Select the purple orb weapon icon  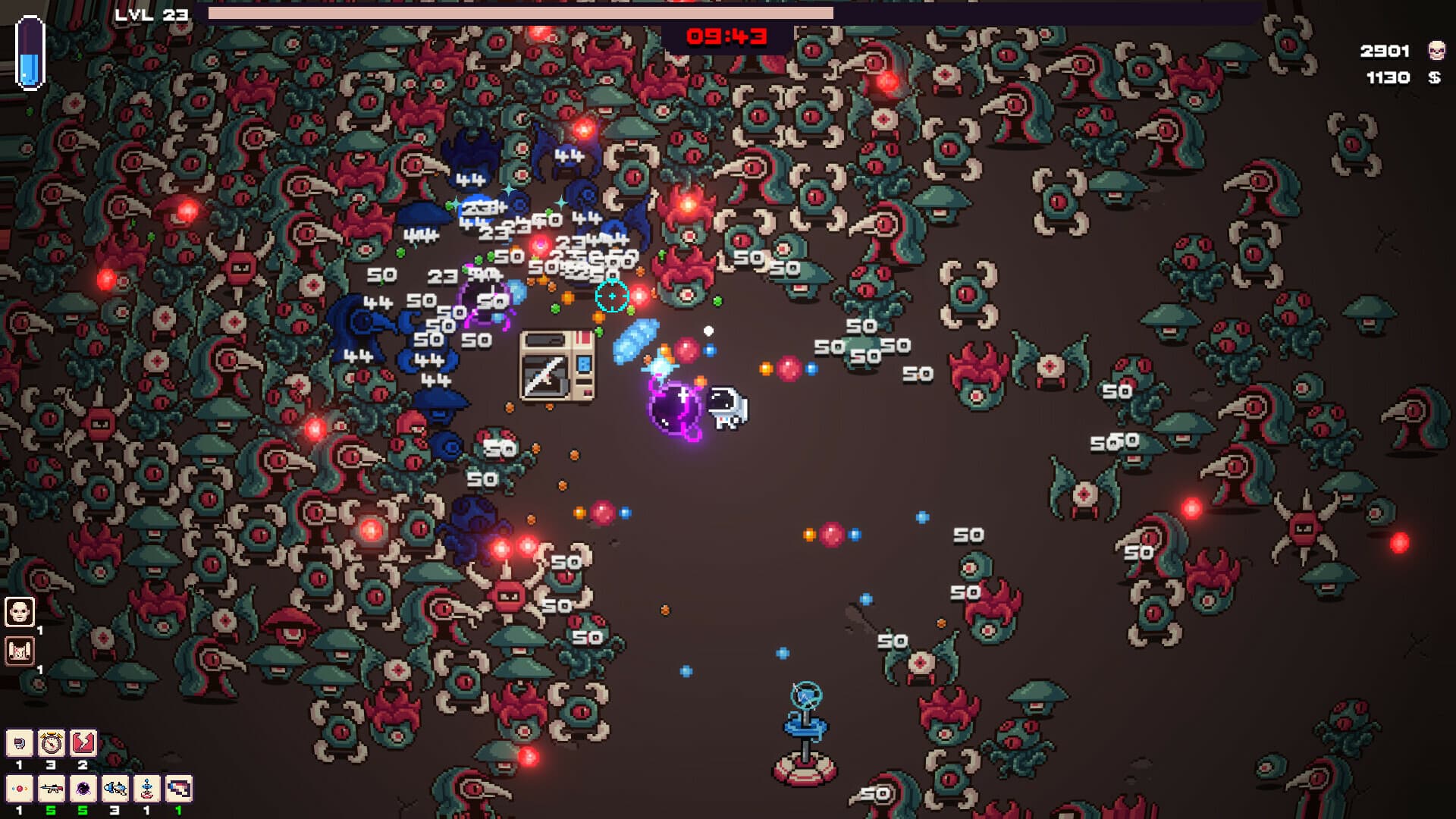tap(83, 789)
